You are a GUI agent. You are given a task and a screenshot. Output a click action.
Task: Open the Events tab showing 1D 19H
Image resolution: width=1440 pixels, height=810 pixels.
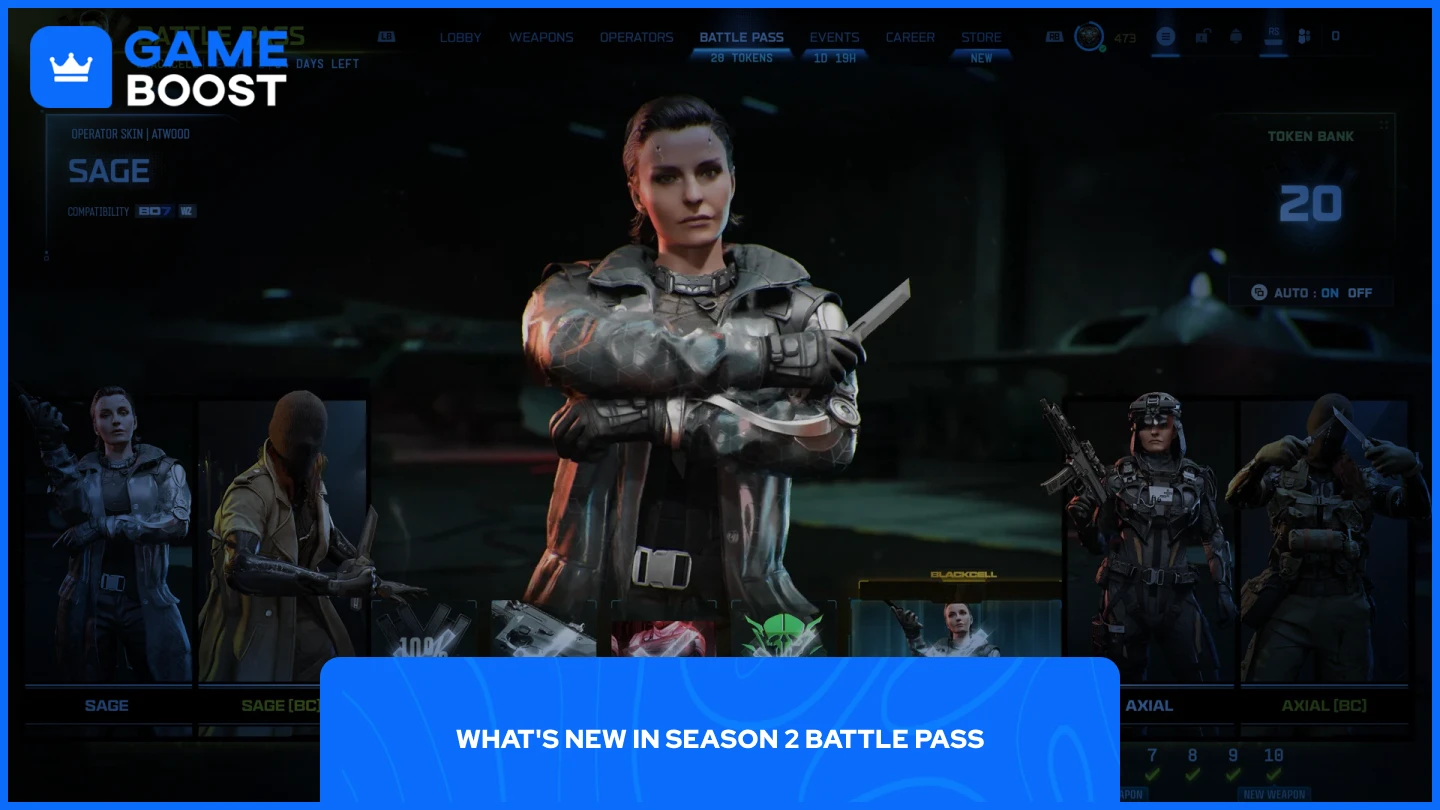[834, 37]
